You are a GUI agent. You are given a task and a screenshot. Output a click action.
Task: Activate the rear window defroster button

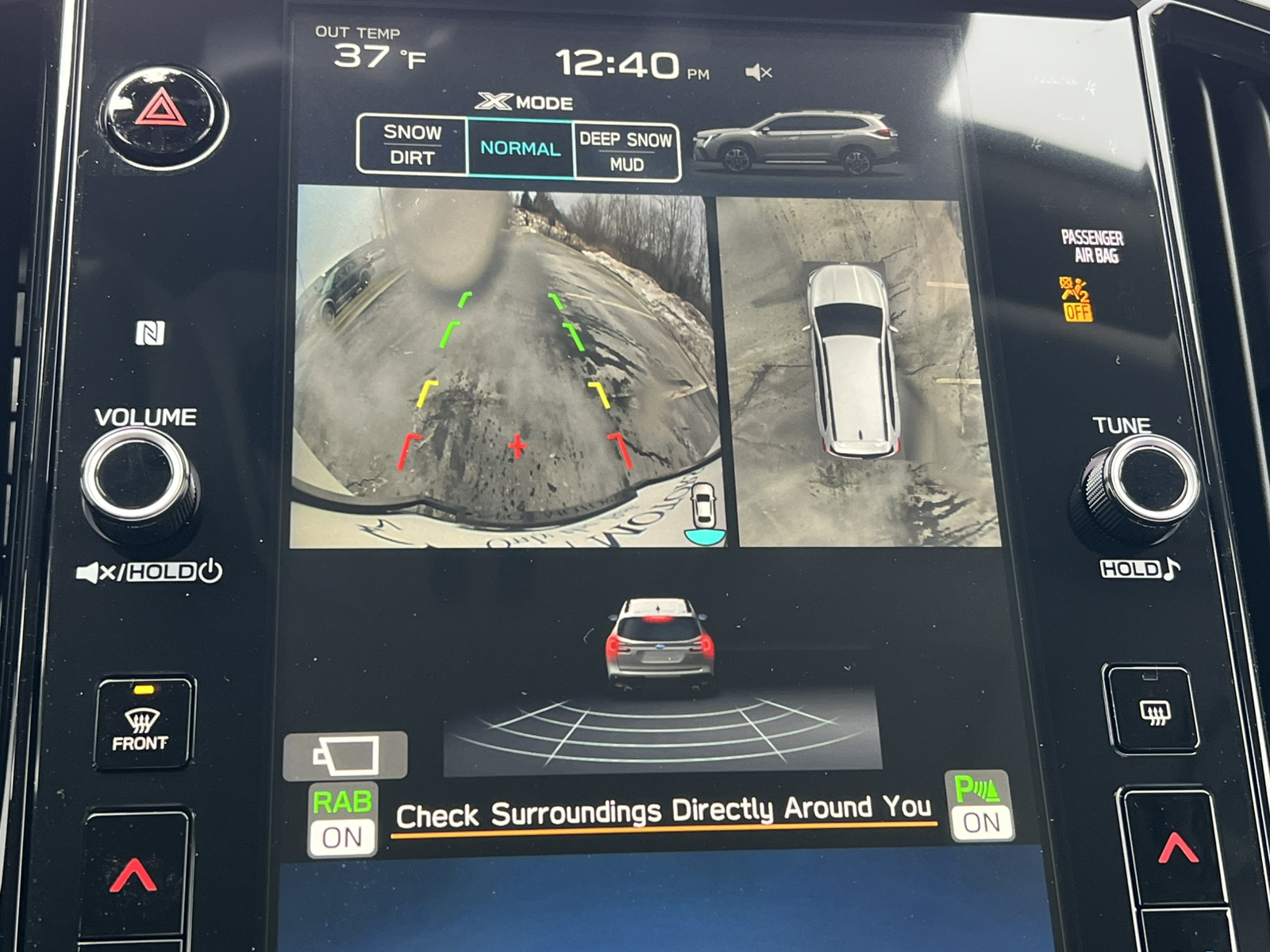[1153, 710]
